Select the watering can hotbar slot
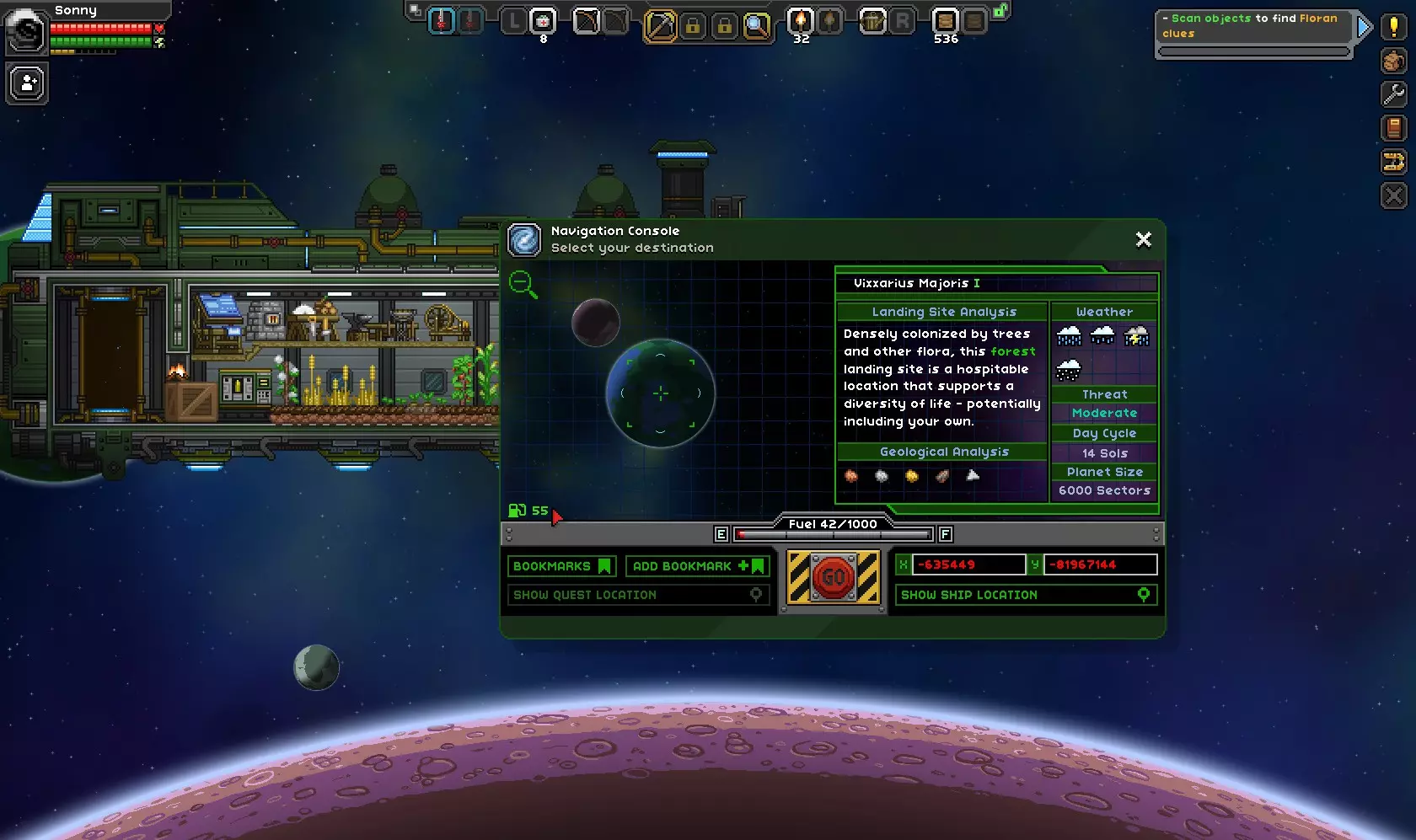This screenshot has width=1416, height=840. click(x=872, y=20)
